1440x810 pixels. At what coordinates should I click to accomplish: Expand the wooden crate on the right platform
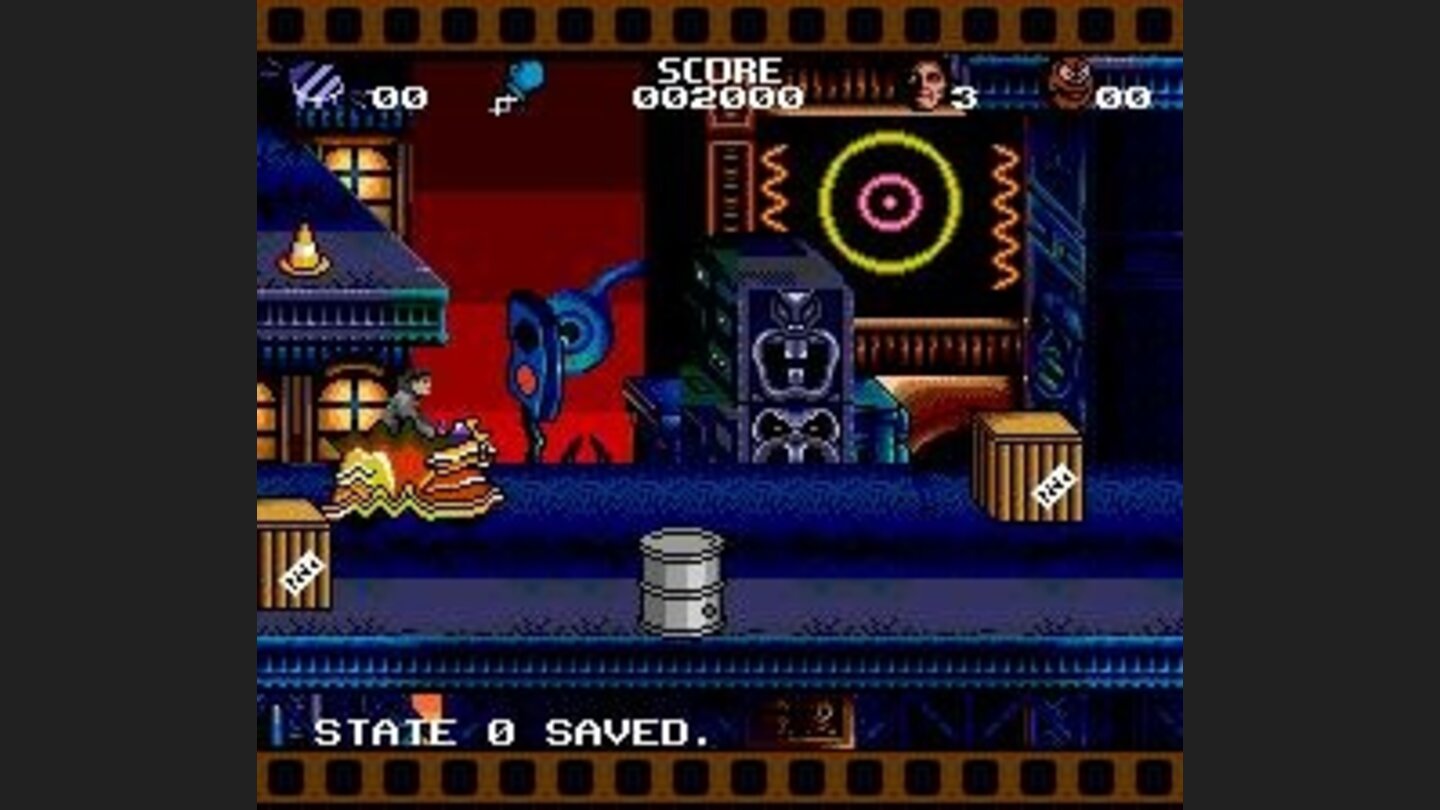tap(1030, 465)
